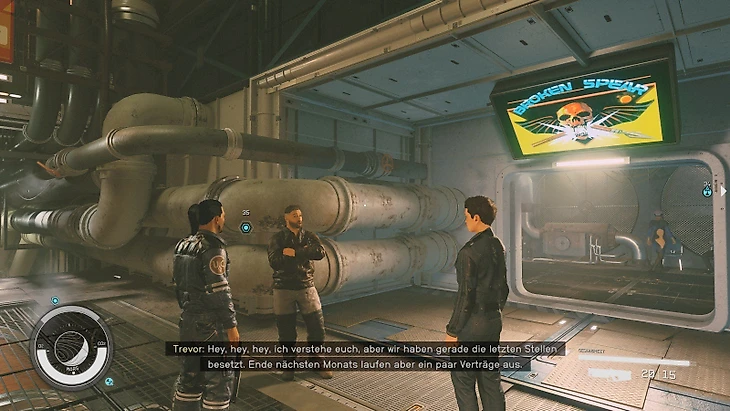Image resolution: width=730 pixels, height=411 pixels.
Task: Open the circular watch compass scanner
Action: click(71, 347)
